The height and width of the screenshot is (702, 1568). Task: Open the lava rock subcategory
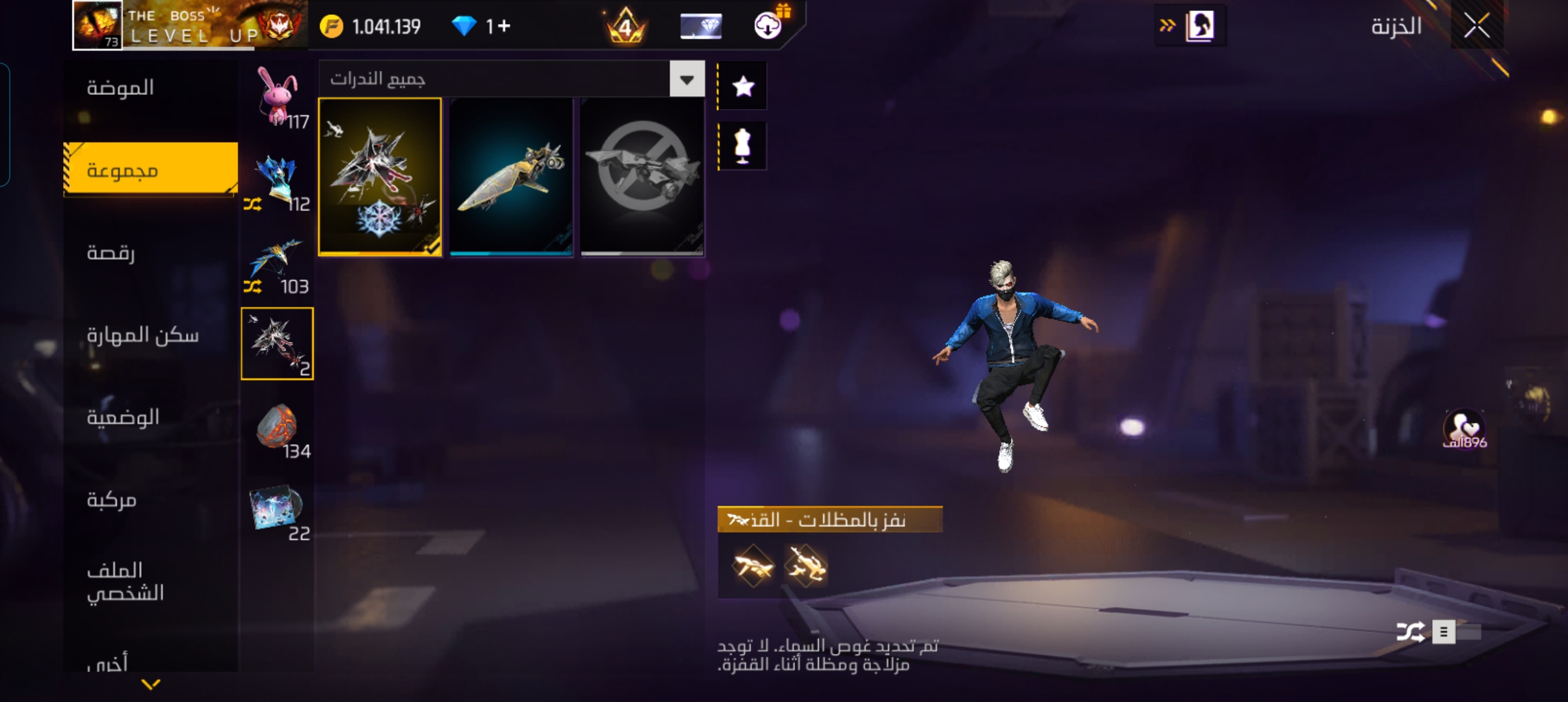[x=278, y=428]
